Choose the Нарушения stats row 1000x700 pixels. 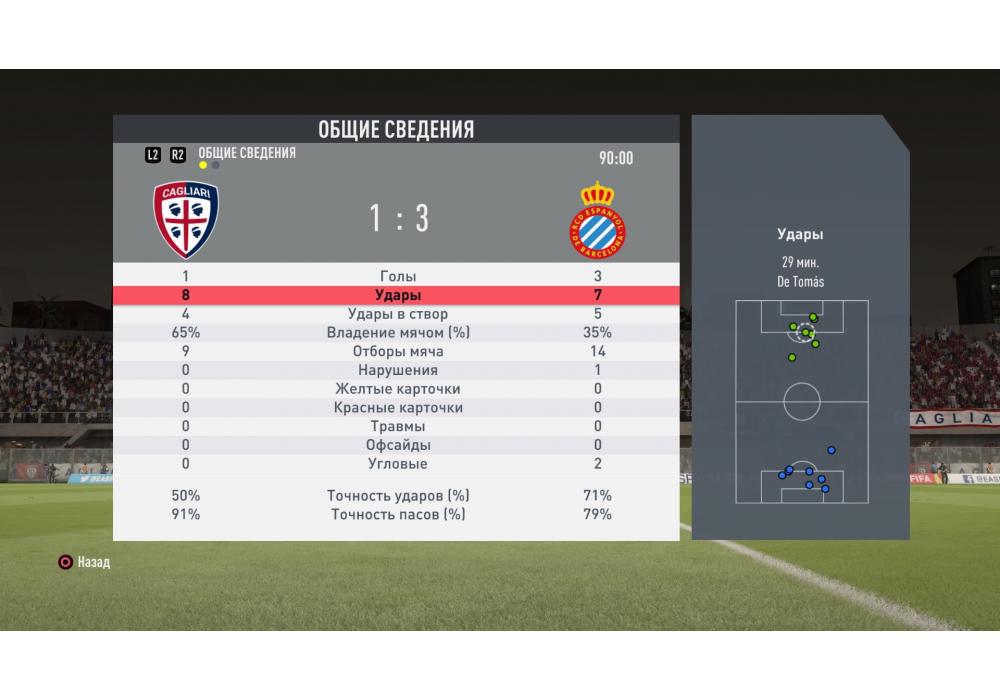(398, 370)
